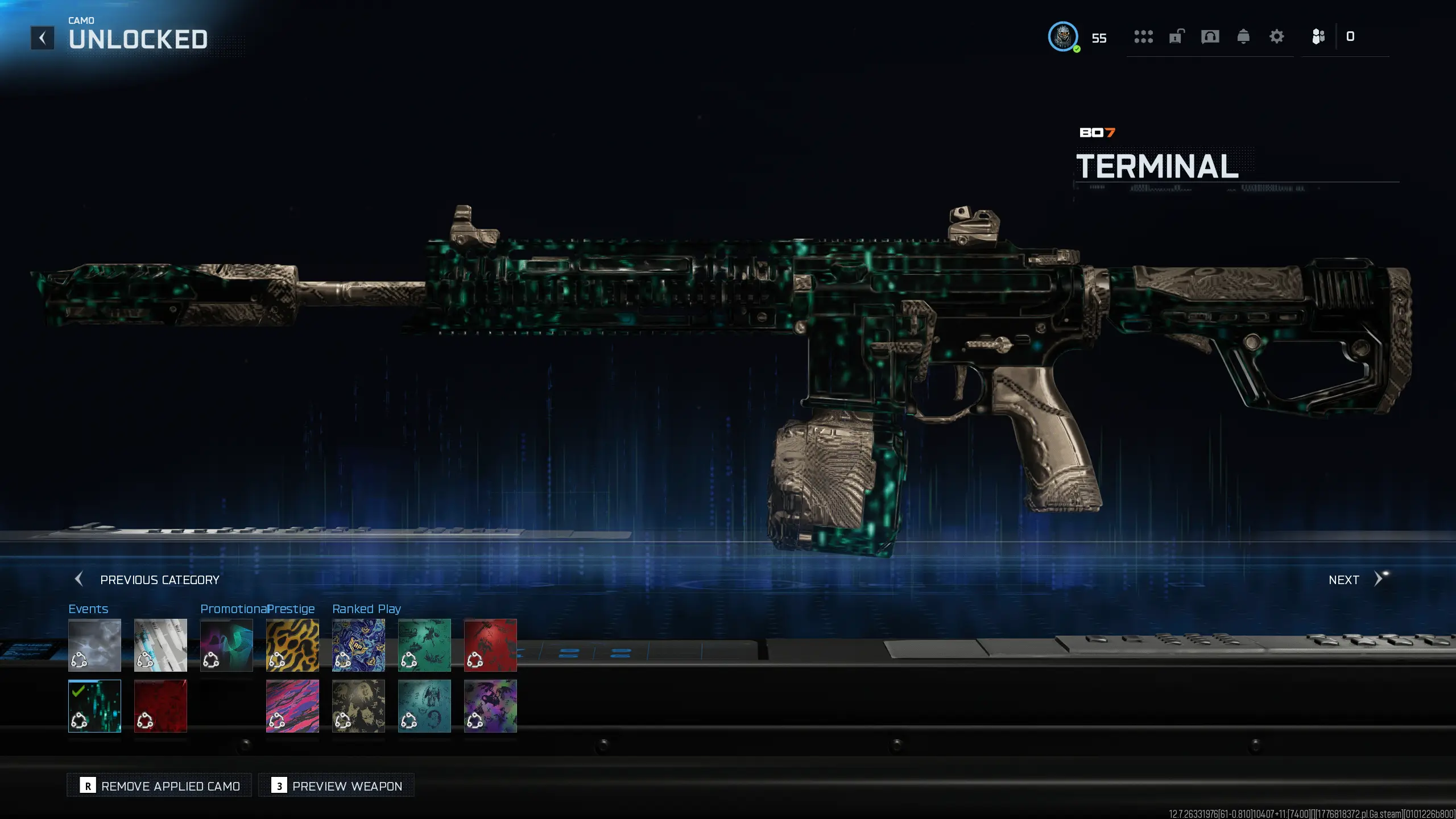The image size is (1456, 819).
Task: Pick the blue and gold Ranked Play camo
Action: coord(358,645)
